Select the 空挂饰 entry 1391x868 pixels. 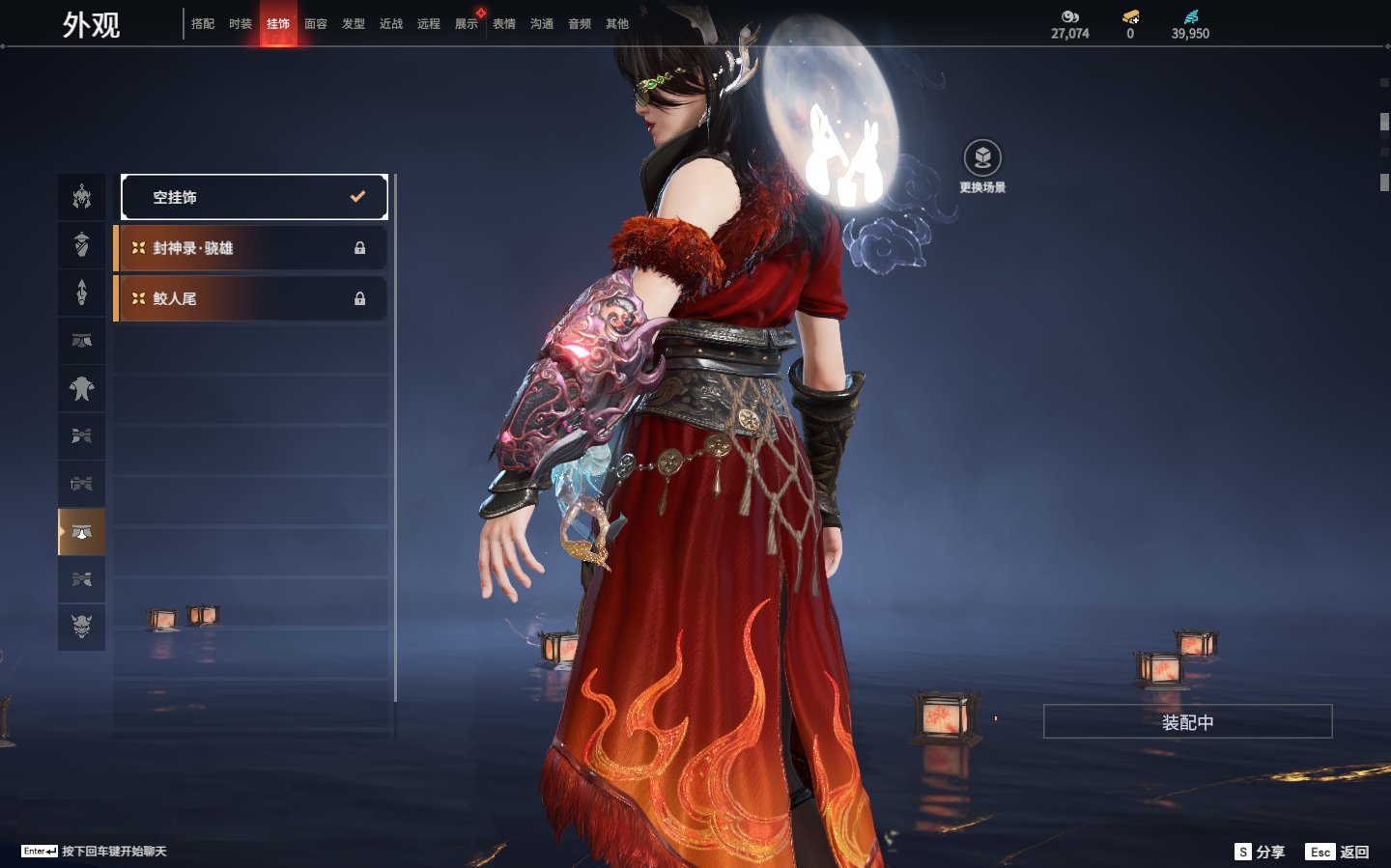[x=254, y=197]
